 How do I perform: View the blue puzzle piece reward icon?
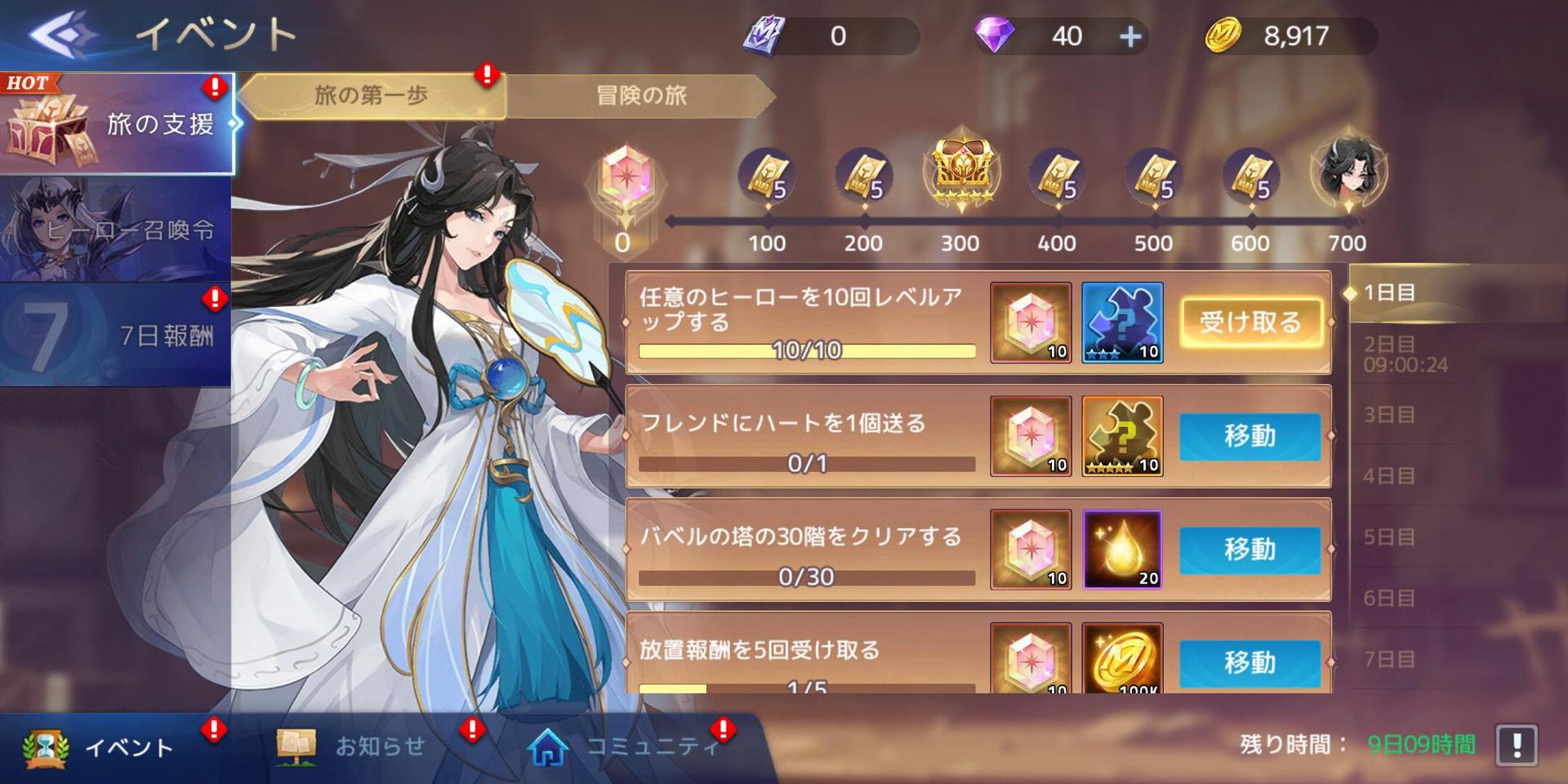[1122, 323]
